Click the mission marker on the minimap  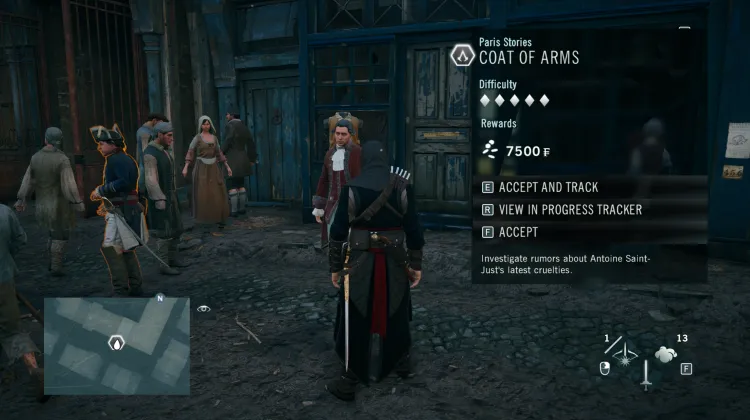[116, 343]
